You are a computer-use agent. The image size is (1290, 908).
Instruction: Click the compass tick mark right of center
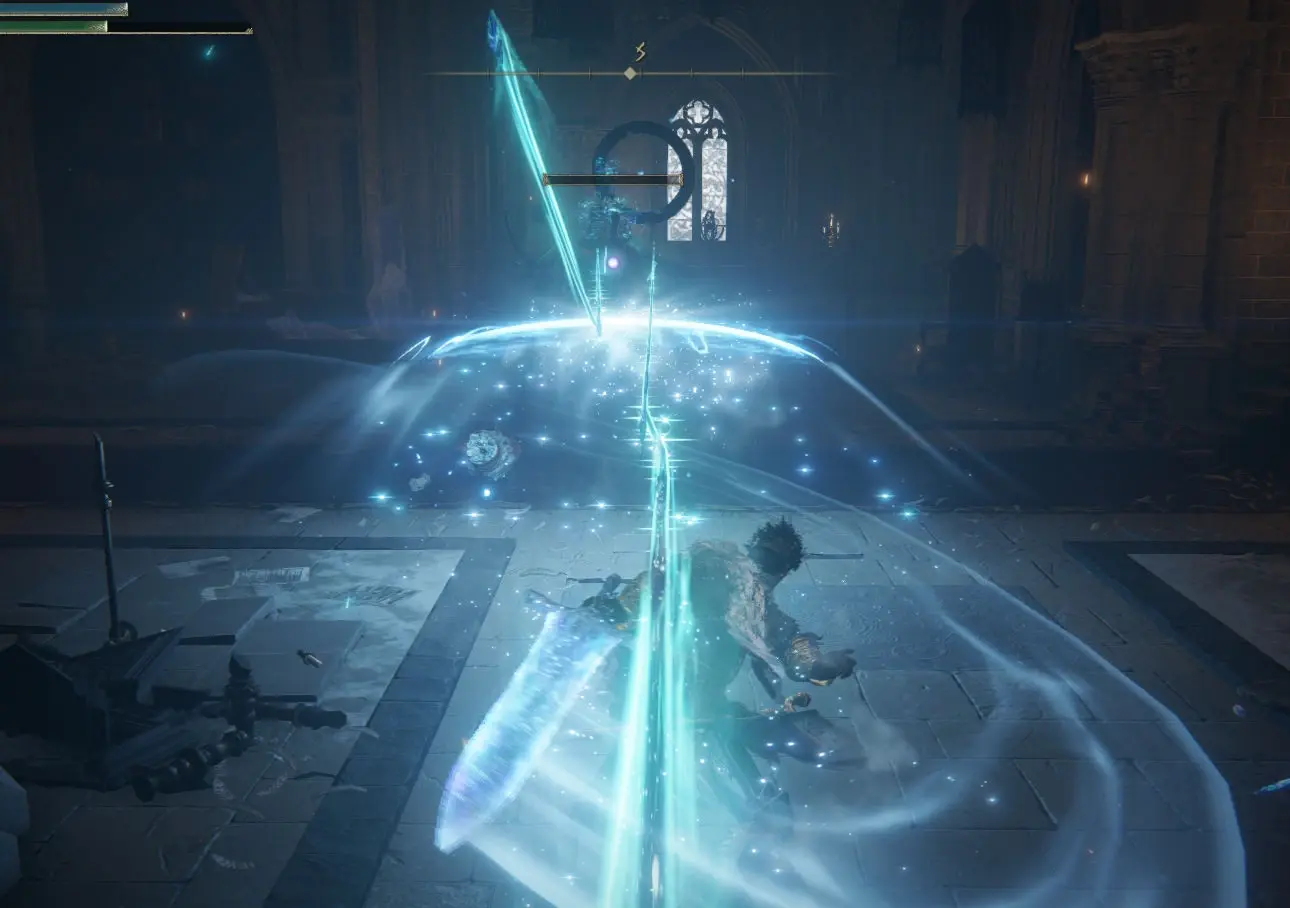(x=691, y=72)
